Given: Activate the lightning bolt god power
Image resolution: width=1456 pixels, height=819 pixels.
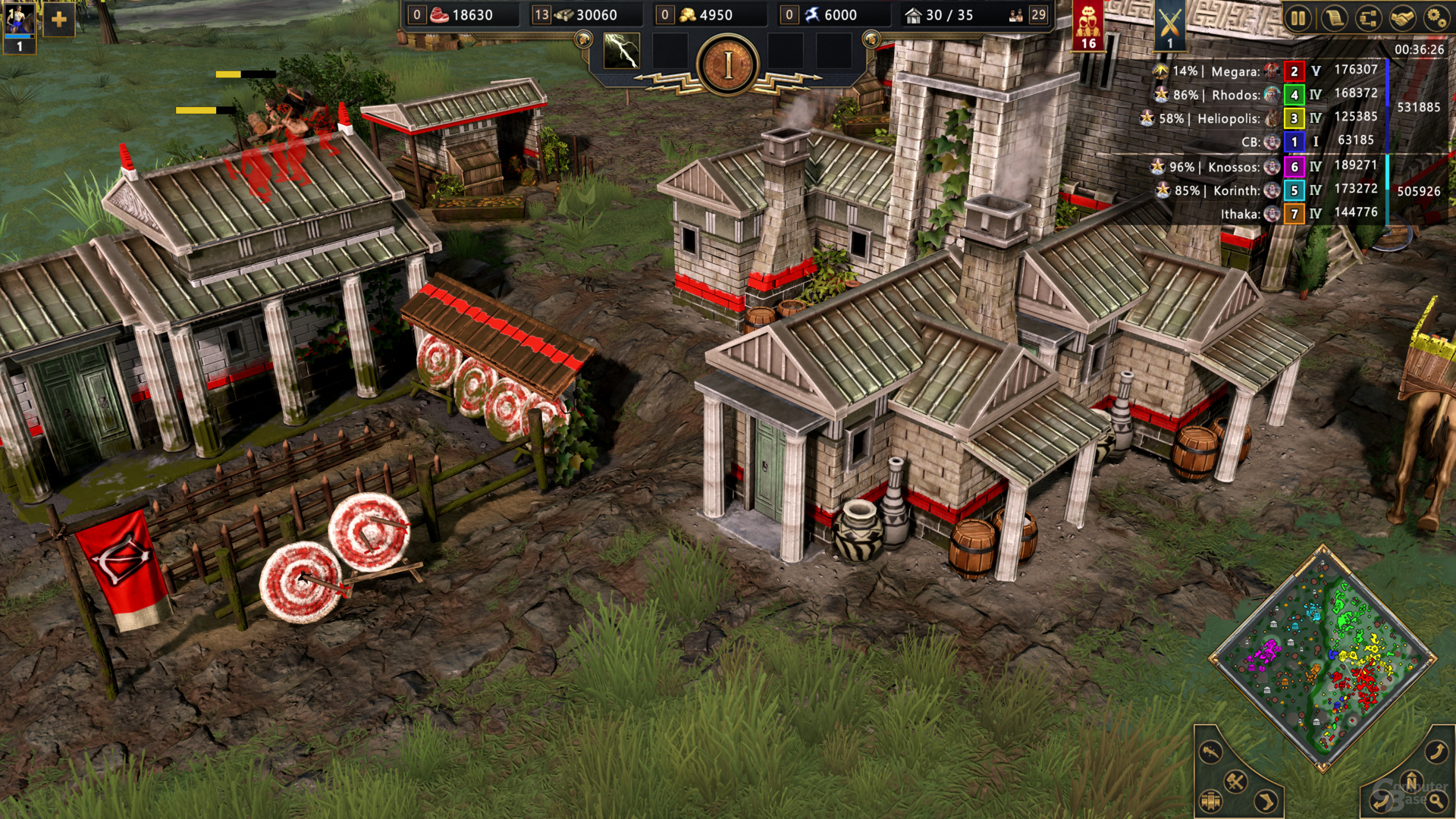Looking at the screenshot, I should point(621,51).
